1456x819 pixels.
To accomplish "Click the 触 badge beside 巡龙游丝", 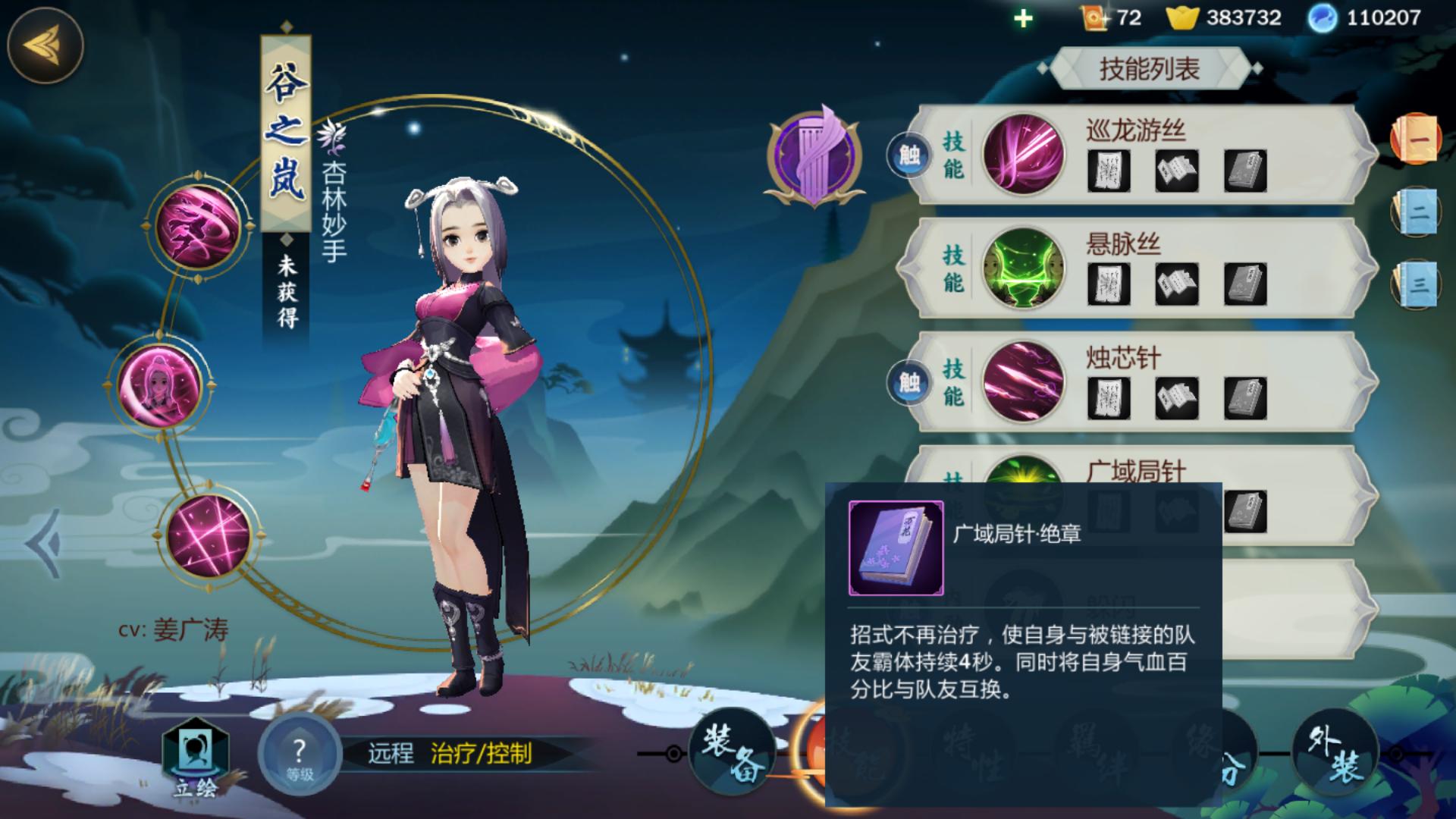I will 909,155.
